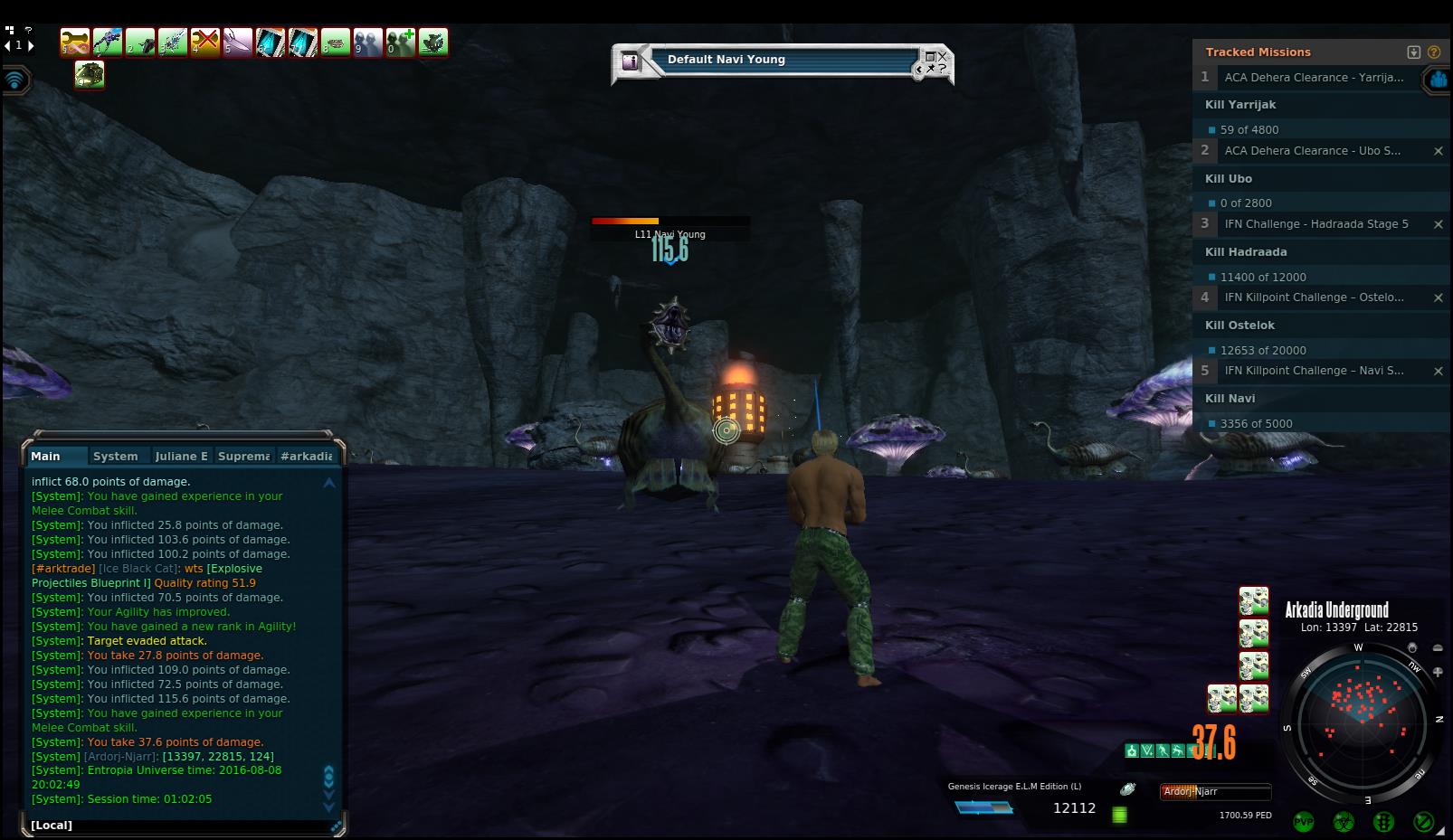
Task: Select the crossed-out wrench hotbar slot
Action: [x=205, y=42]
